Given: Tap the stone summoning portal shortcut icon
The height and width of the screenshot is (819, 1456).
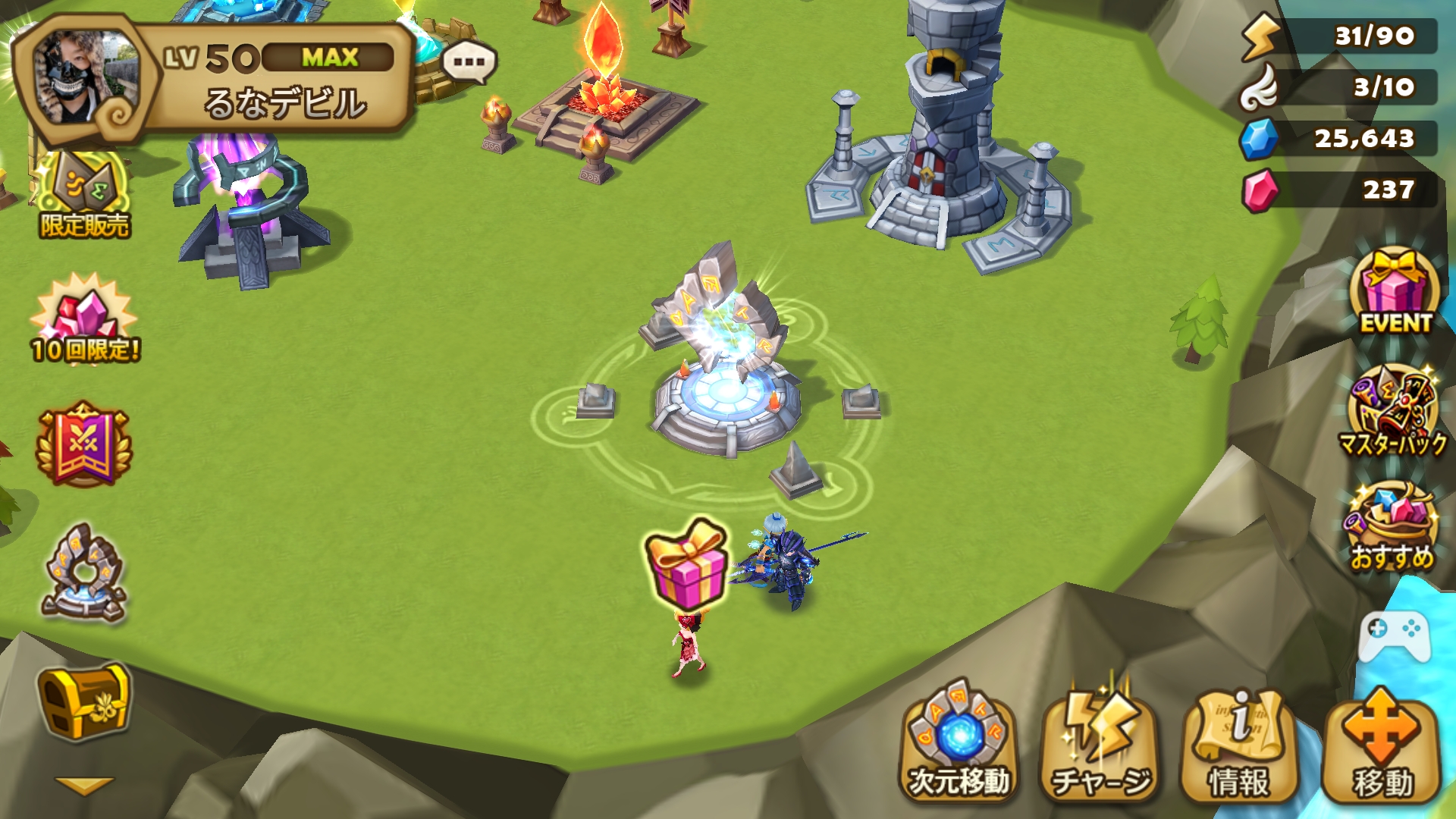Looking at the screenshot, I should coord(83,574).
